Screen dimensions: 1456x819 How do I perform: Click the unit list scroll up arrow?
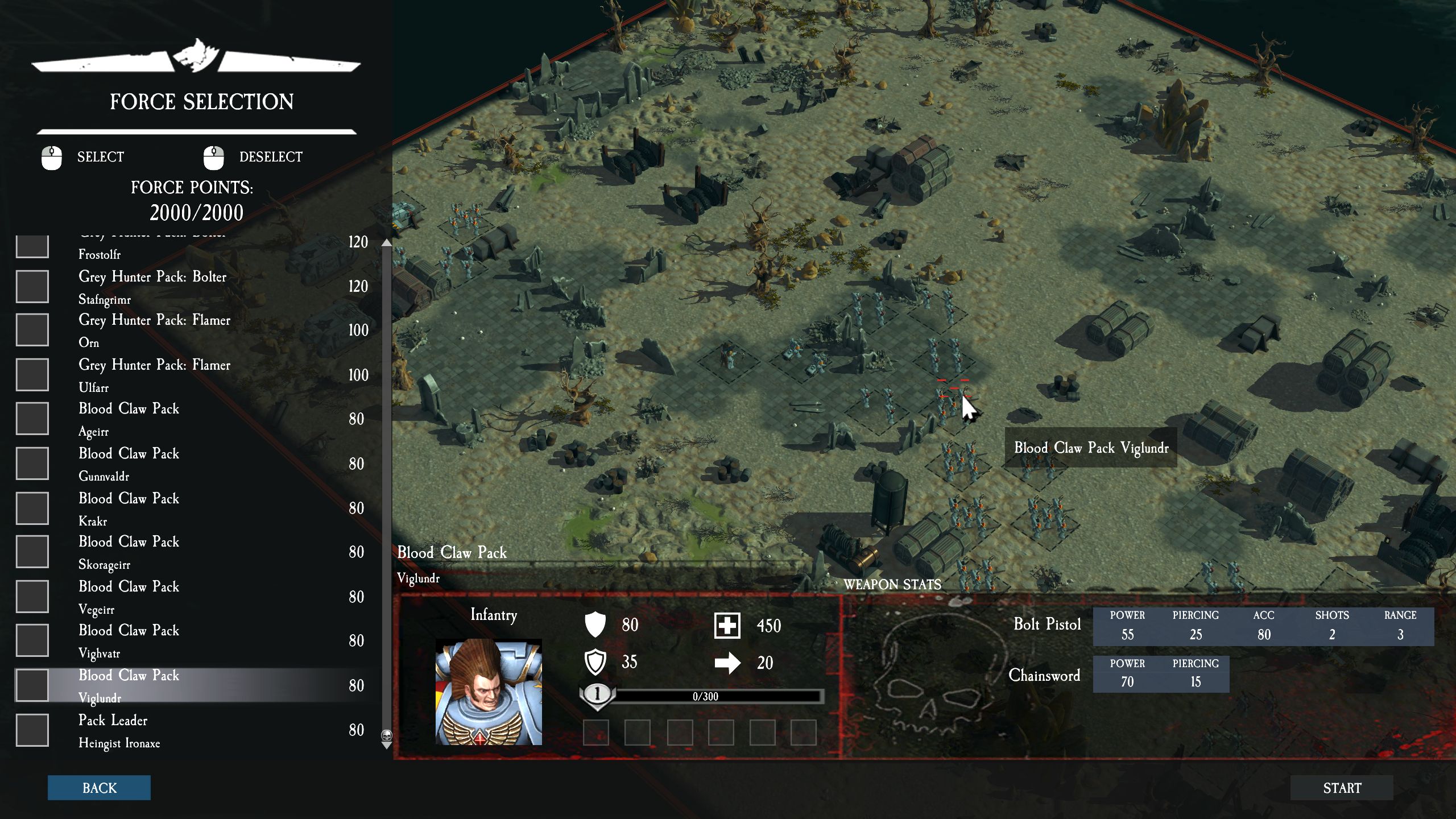point(387,243)
